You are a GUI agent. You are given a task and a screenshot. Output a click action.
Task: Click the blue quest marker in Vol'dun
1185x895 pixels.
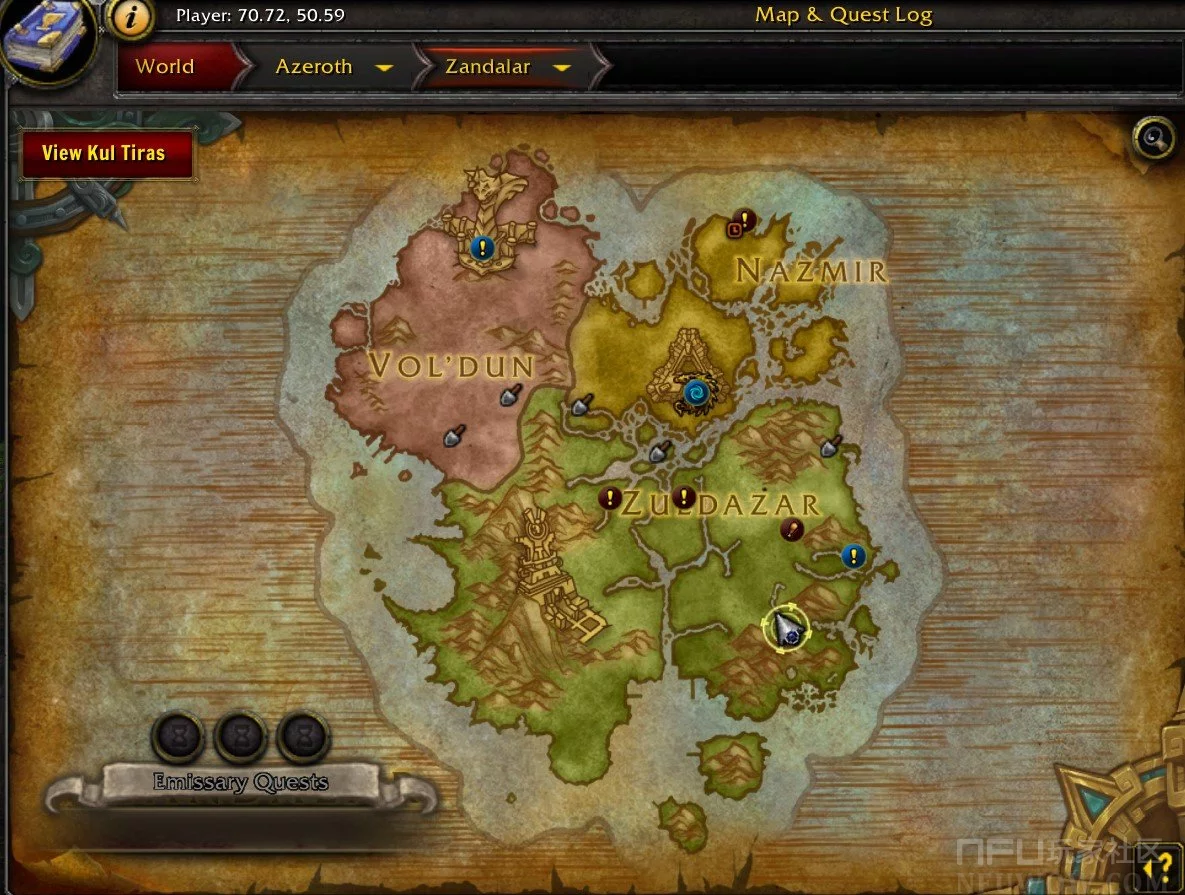(x=482, y=247)
